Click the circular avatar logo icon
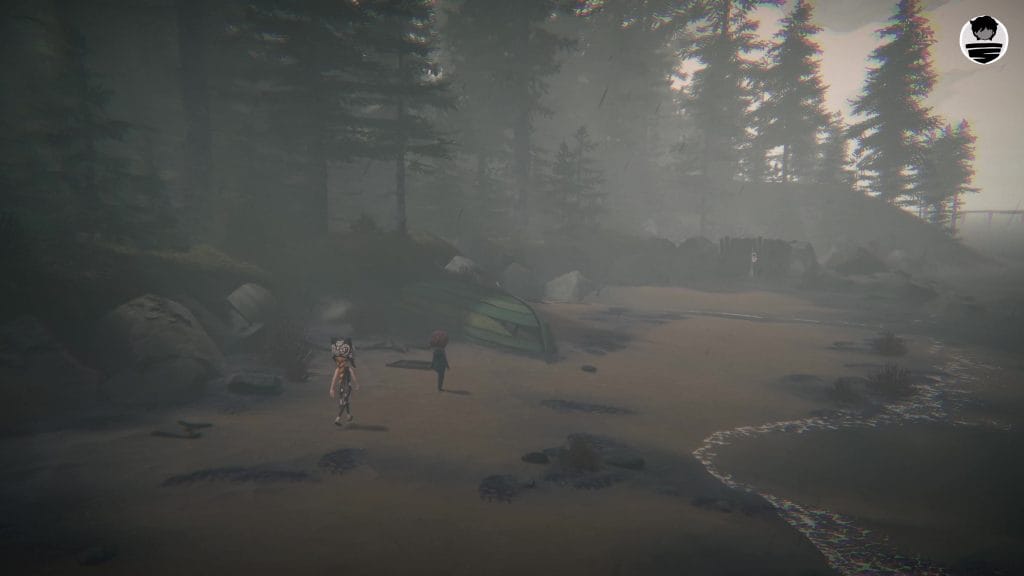The width and height of the screenshot is (1024, 576). coord(983,40)
